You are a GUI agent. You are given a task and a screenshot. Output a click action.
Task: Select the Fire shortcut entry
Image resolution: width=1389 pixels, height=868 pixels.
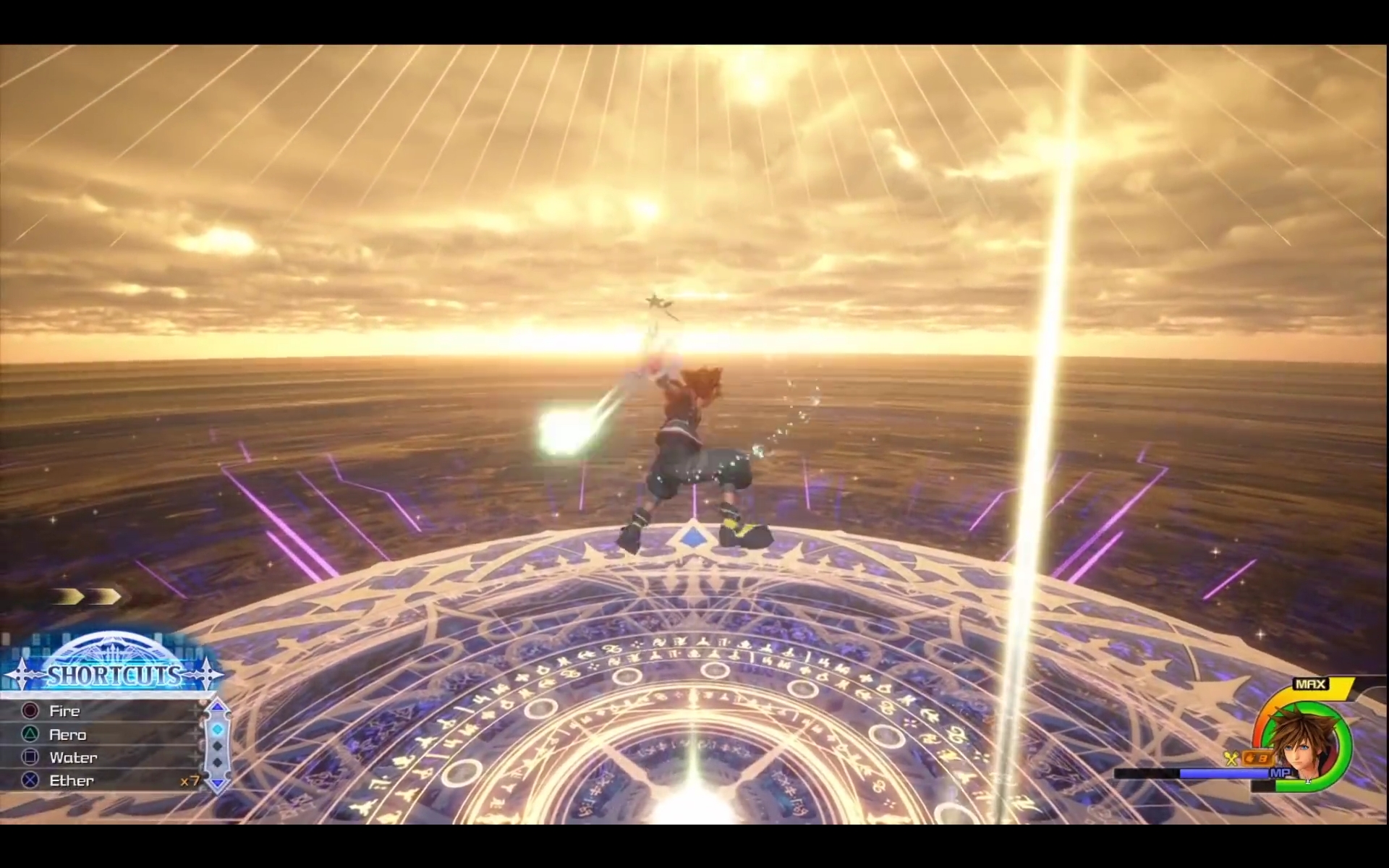65,711
